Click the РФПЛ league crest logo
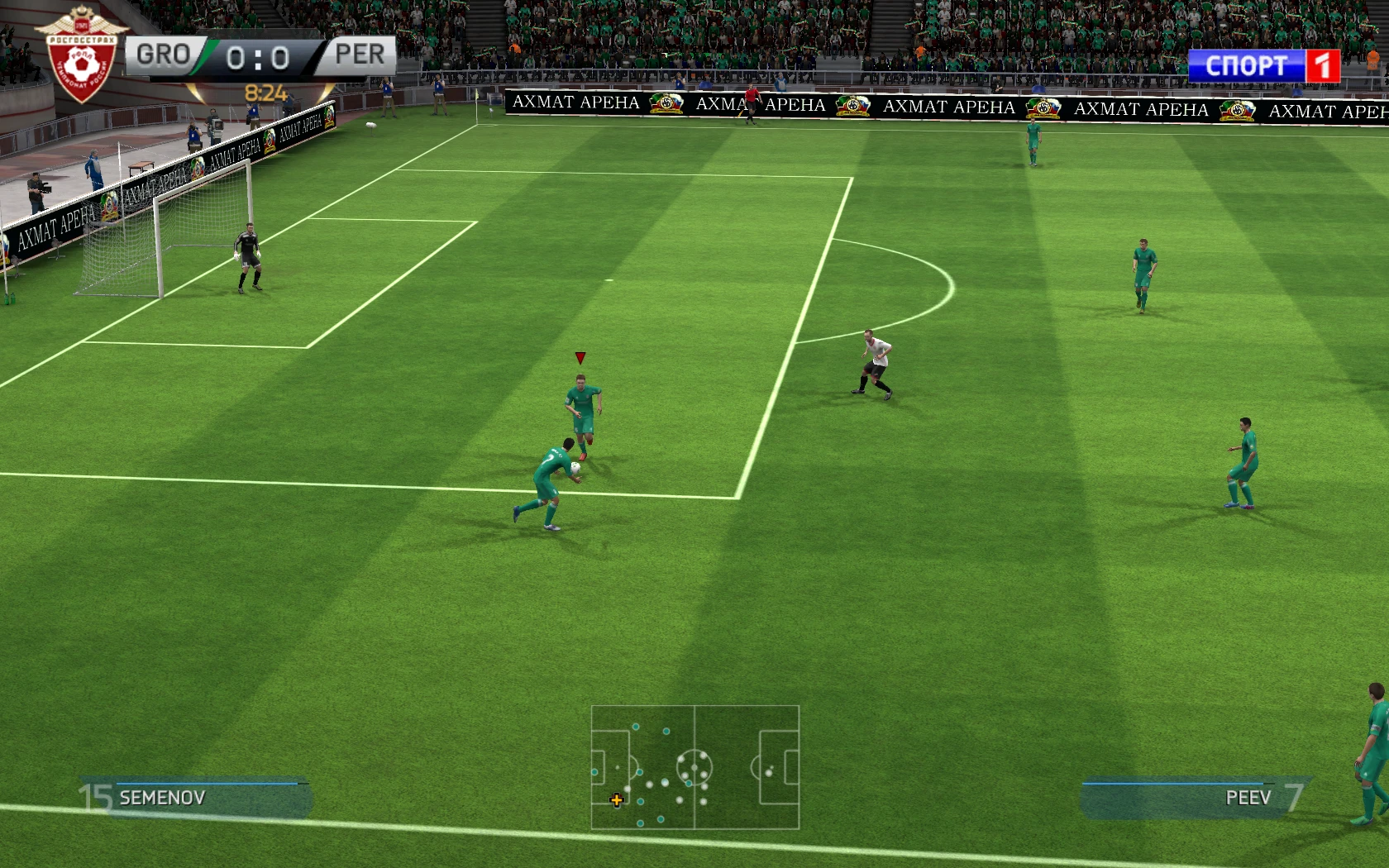The height and width of the screenshot is (868, 1389). [80, 52]
